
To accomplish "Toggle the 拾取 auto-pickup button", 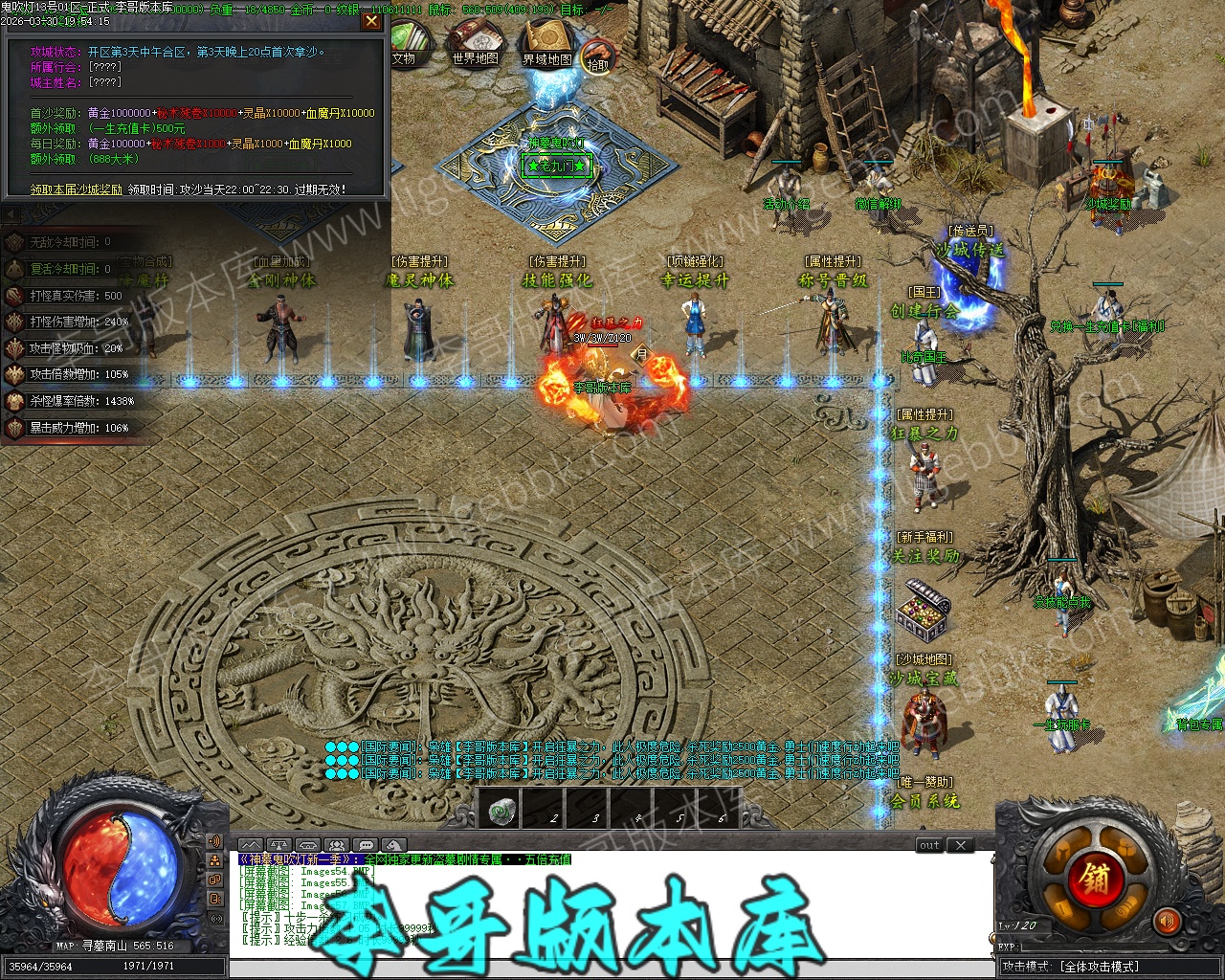I will (598, 57).
